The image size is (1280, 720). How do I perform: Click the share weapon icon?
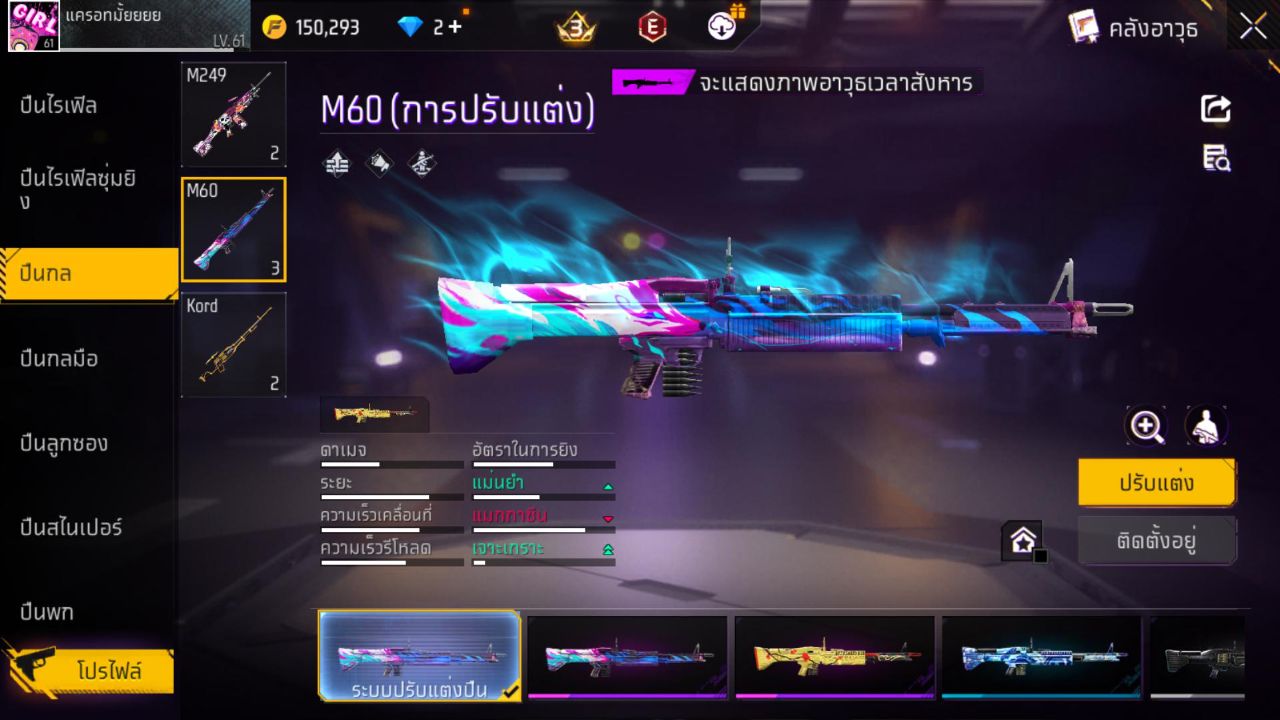pyautogui.click(x=1215, y=109)
